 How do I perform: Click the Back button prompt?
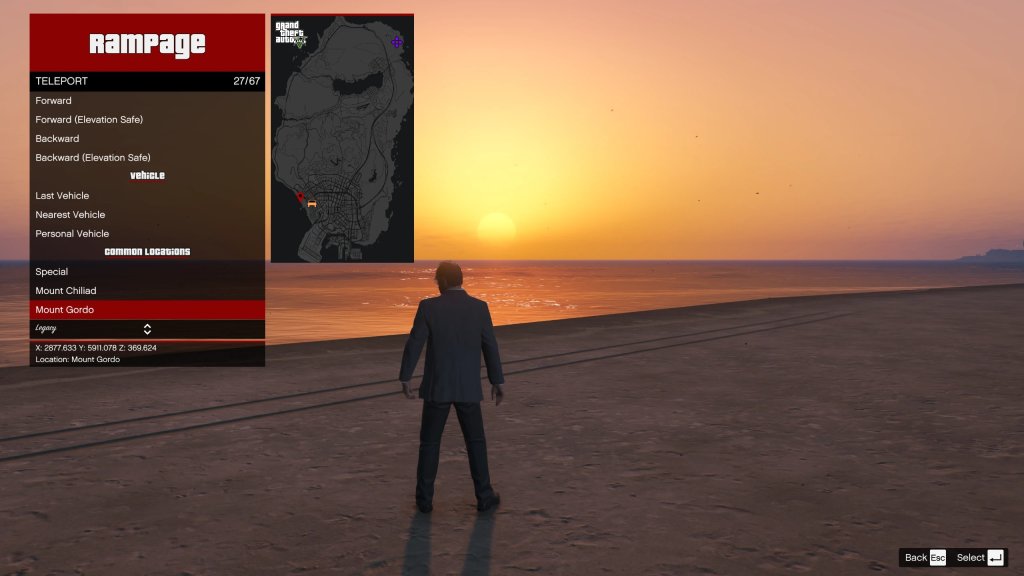coord(924,558)
